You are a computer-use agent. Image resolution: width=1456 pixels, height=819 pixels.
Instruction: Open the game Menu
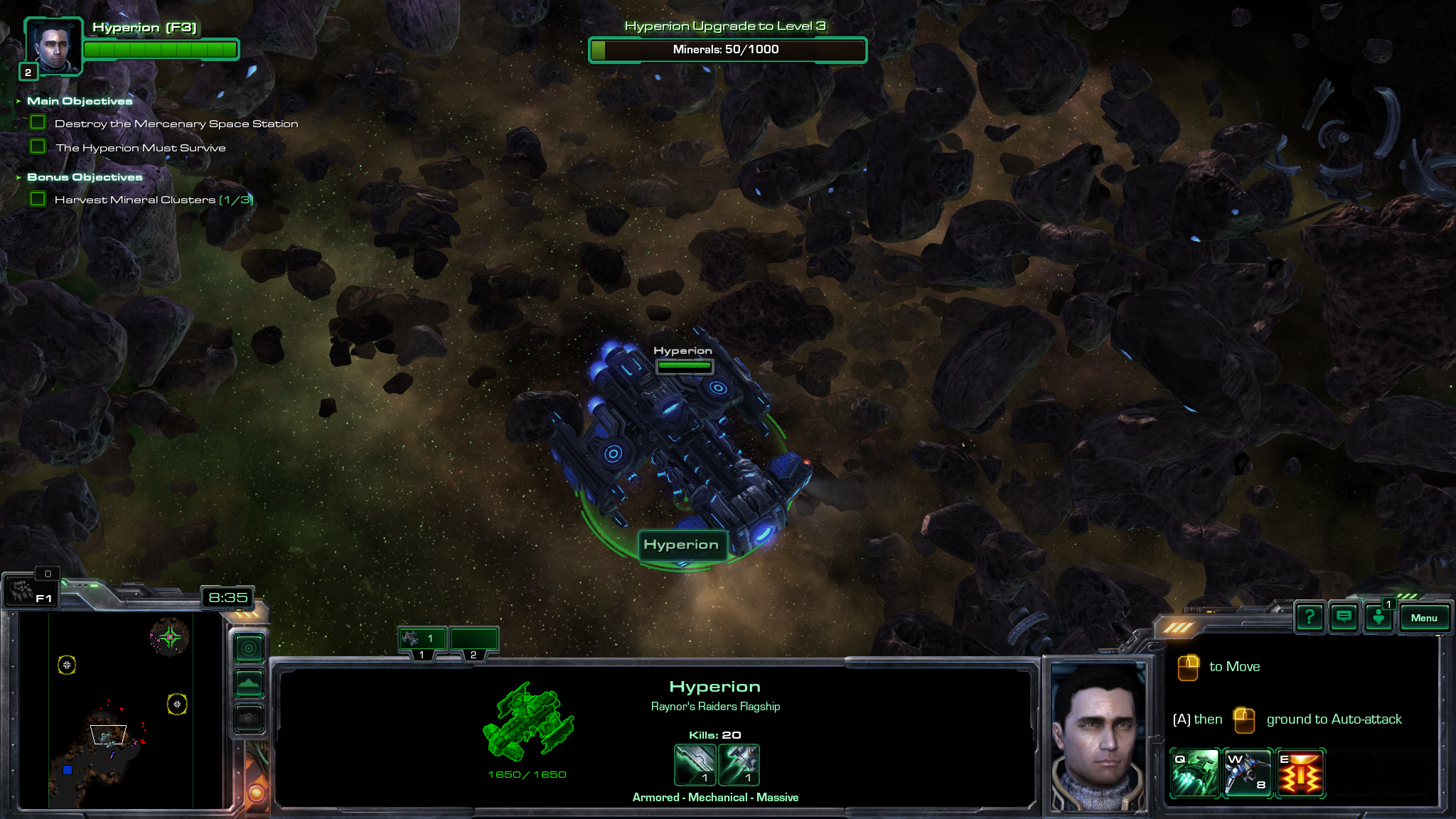[x=1423, y=618]
